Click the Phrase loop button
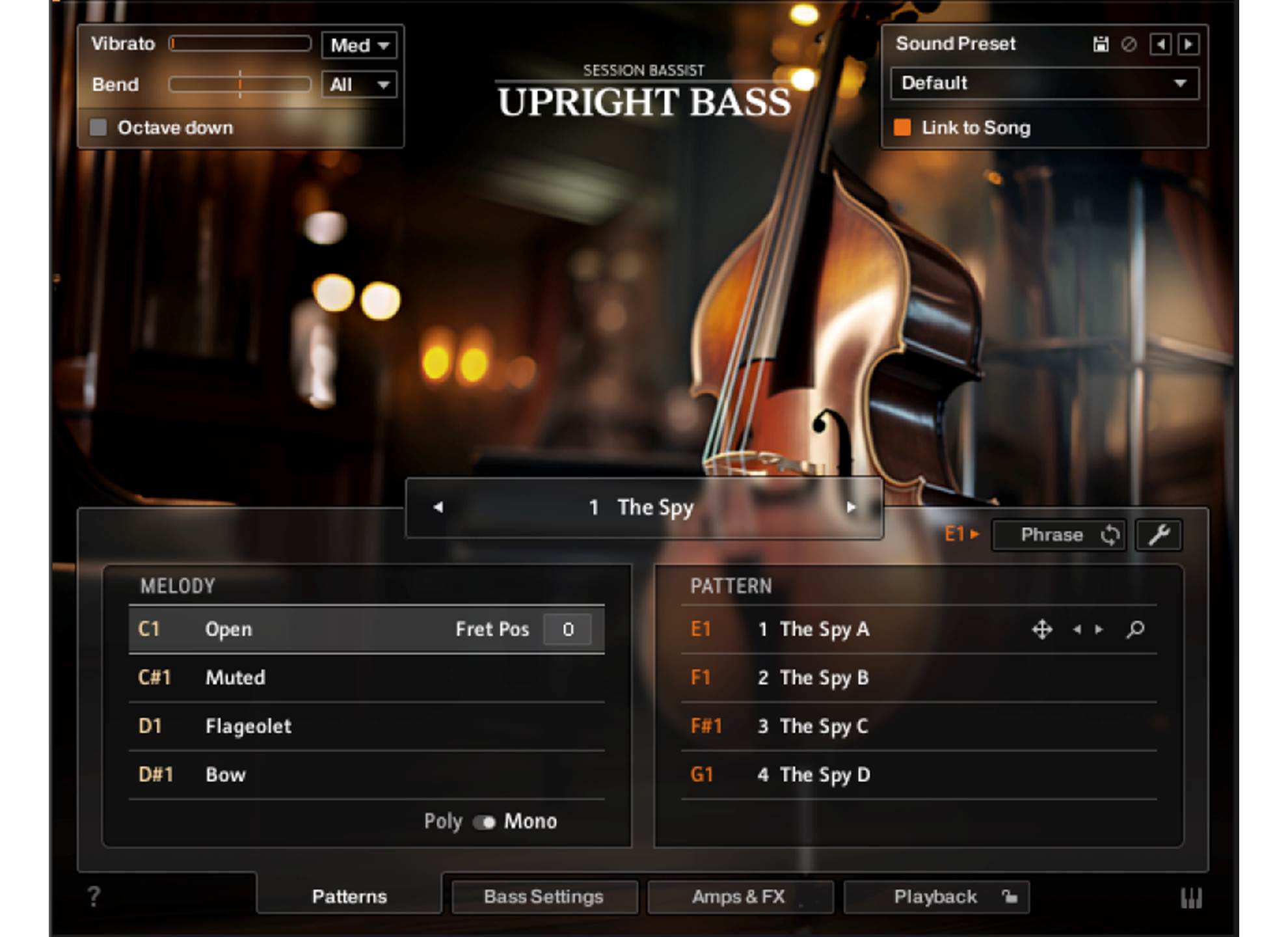This screenshot has width=1288, height=937. pyautogui.click(x=1059, y=535)
